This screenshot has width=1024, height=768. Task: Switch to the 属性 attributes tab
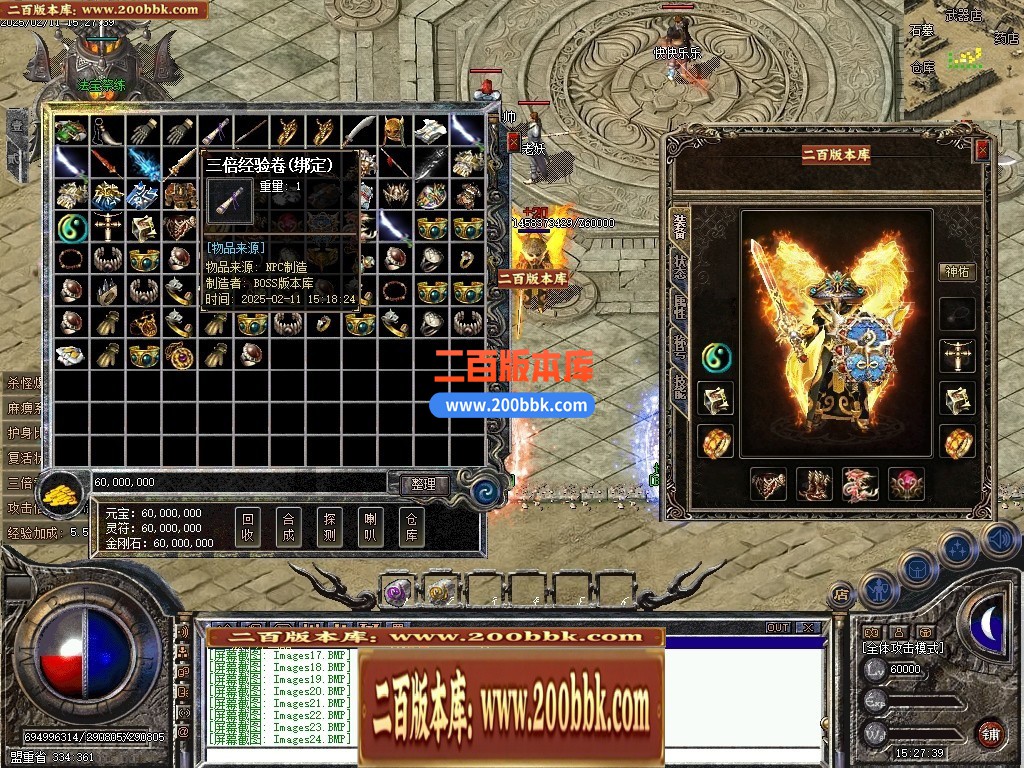680,310
